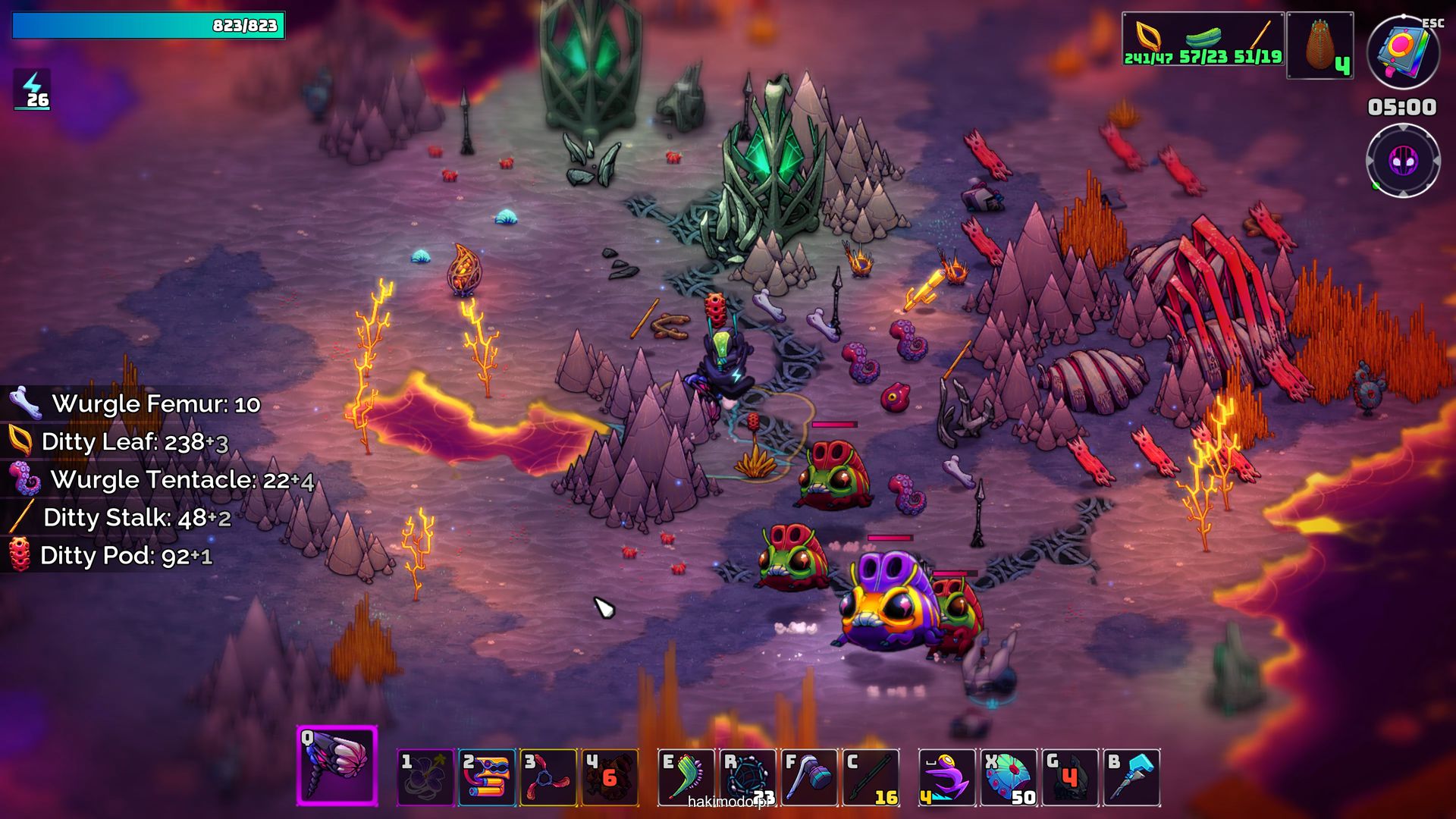
Task: Use the net trap in slot R
Action: click(748, 777)
